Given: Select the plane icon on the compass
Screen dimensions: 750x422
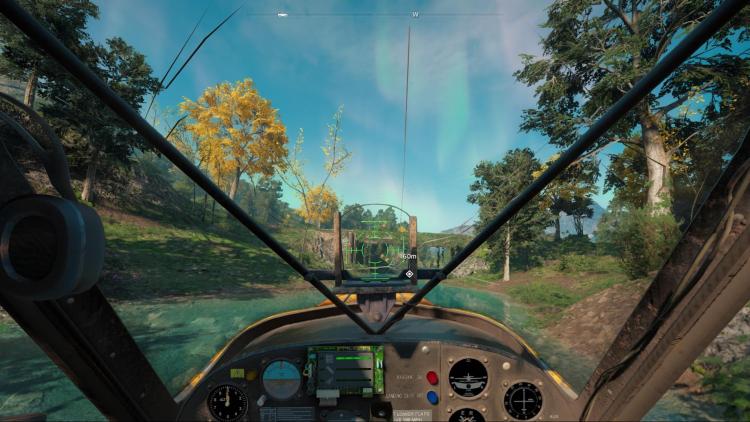Looking at the screenshot, I should [x=282, y=15].
